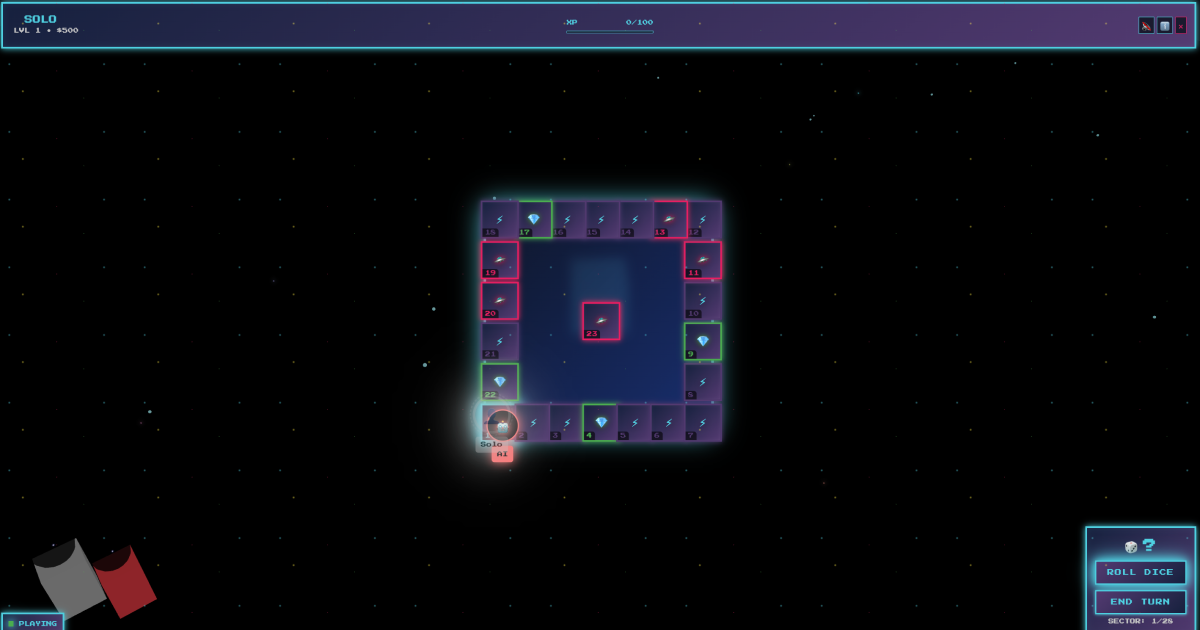Toggle the muted sound icon
The width and height of the screenshot is (1200, 630).
[1146, 26]
